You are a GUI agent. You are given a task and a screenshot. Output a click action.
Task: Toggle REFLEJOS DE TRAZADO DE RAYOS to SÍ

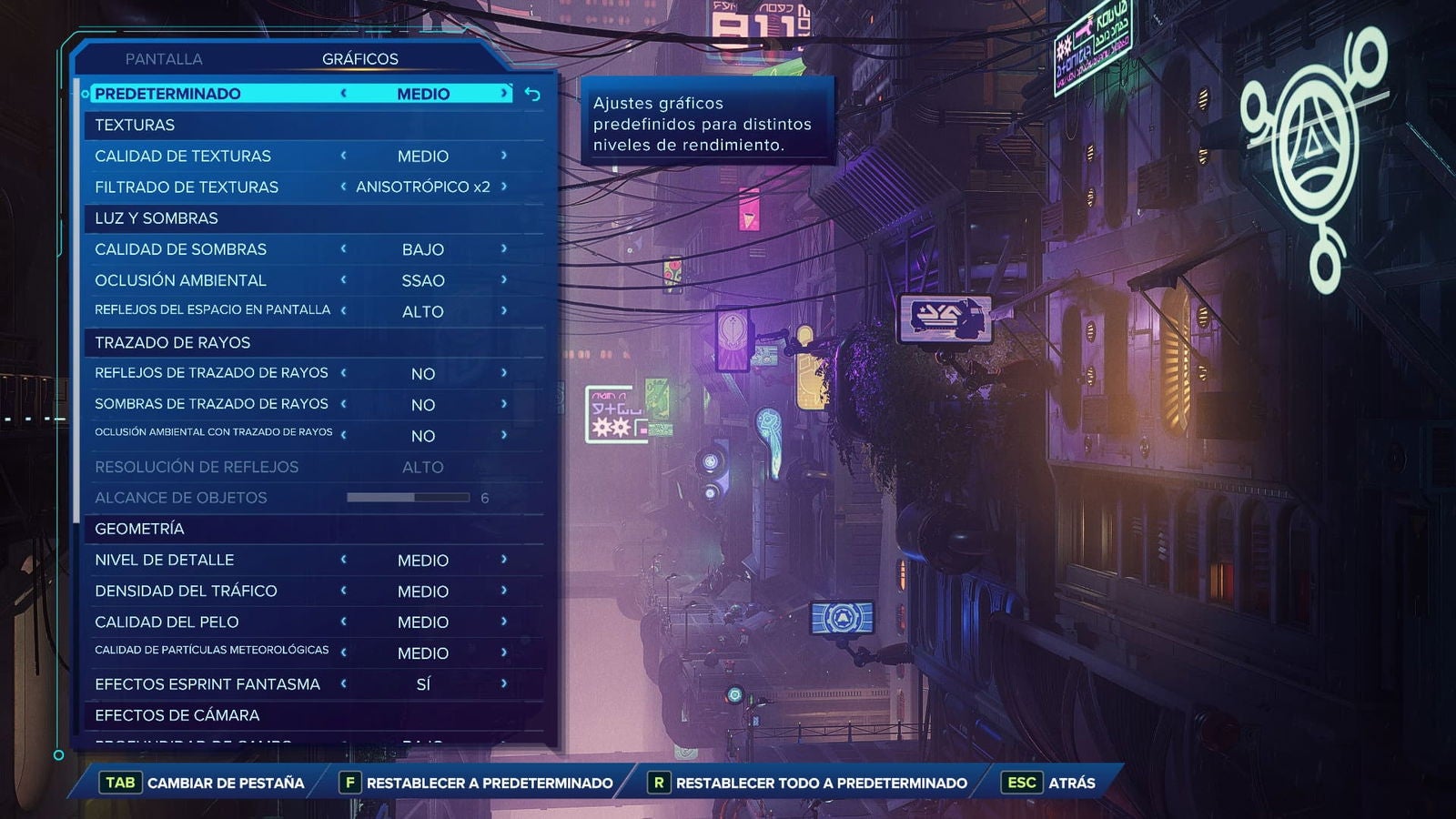point(502,373)
